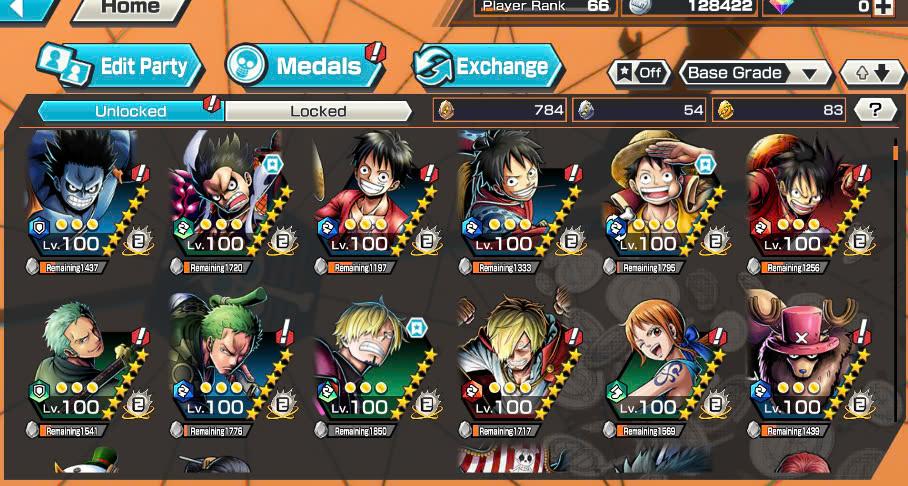Open the Edit Party screen
The image size is (908, 486).
[x=120, y=66]
